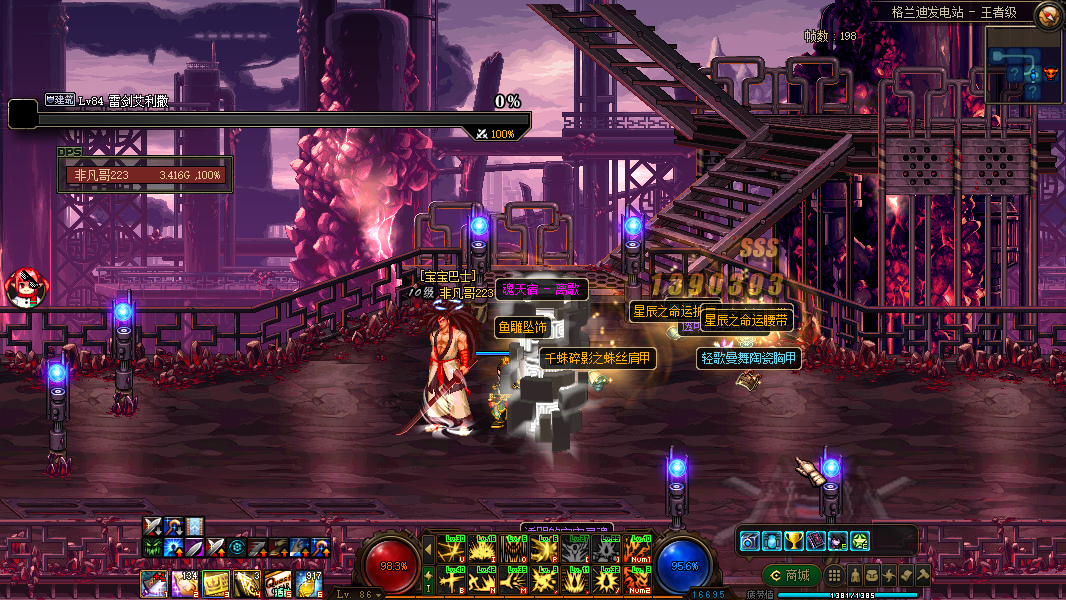Open the 商城 shop button
The width and height of the screenshot is (1066, 600).
791,575
